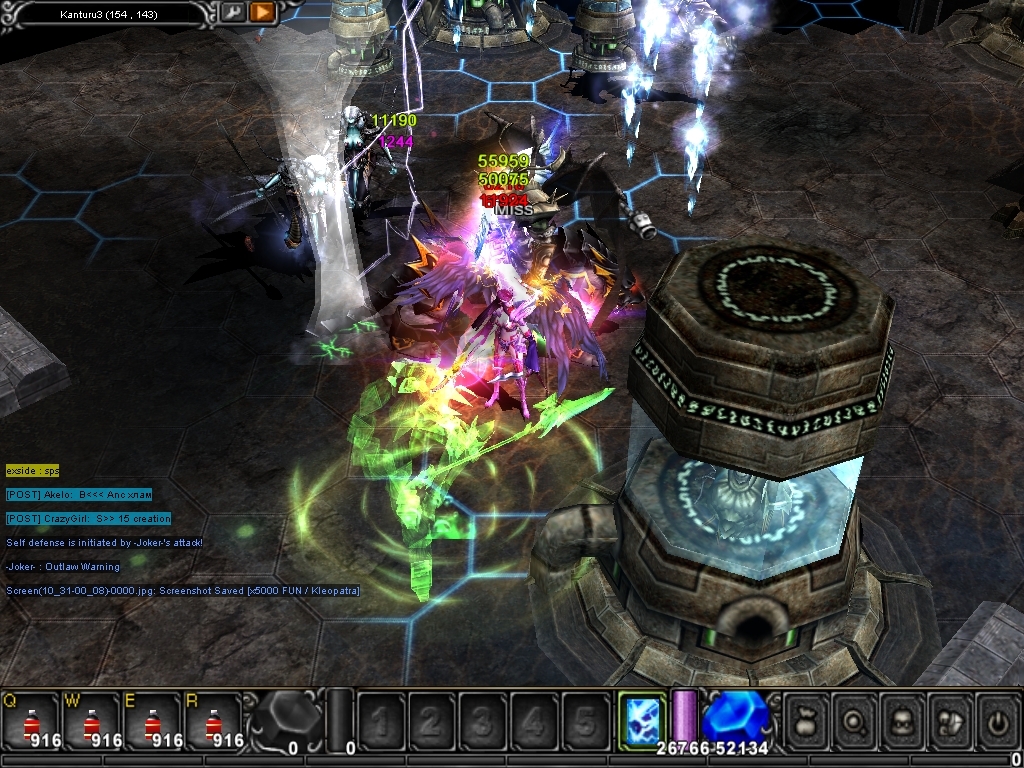Viewport: 1024px width, 768px height.
Task: Open the magnifying glass search button
Action: (x=855, y=720)
